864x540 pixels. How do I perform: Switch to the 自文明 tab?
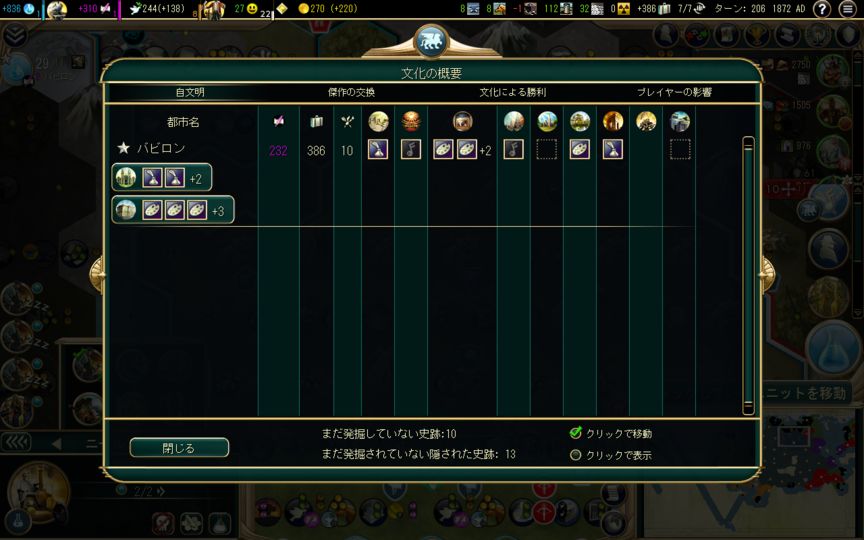[190, 92]
